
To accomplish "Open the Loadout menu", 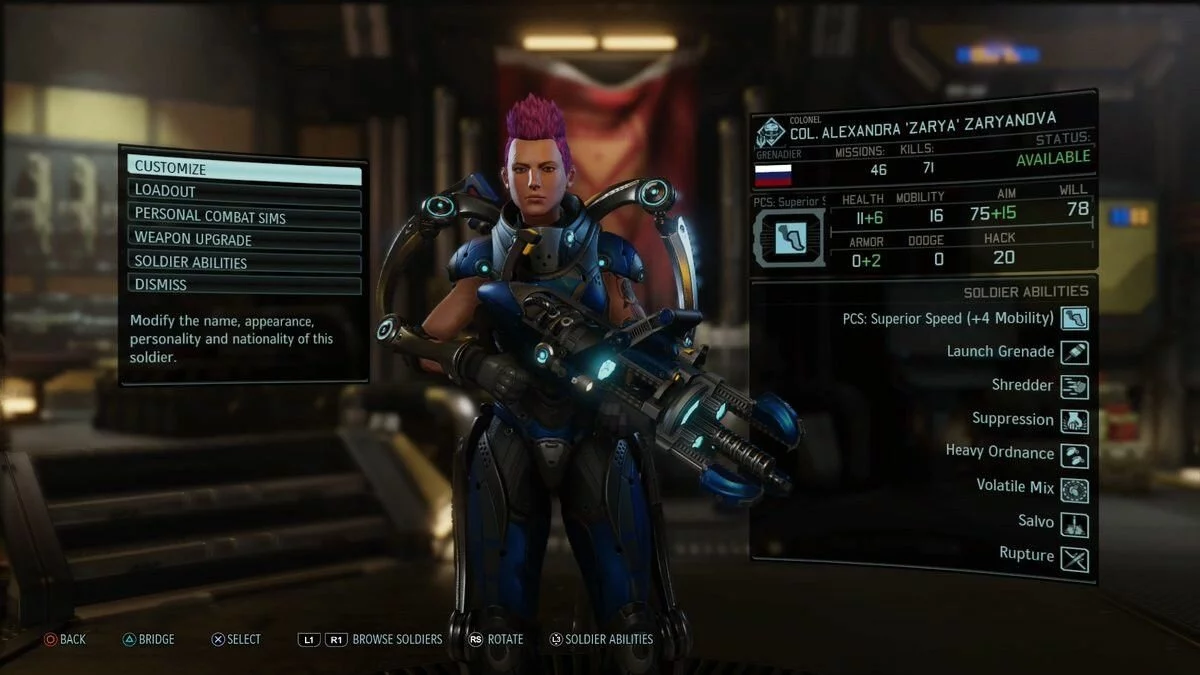I will [x=244, y=192].
